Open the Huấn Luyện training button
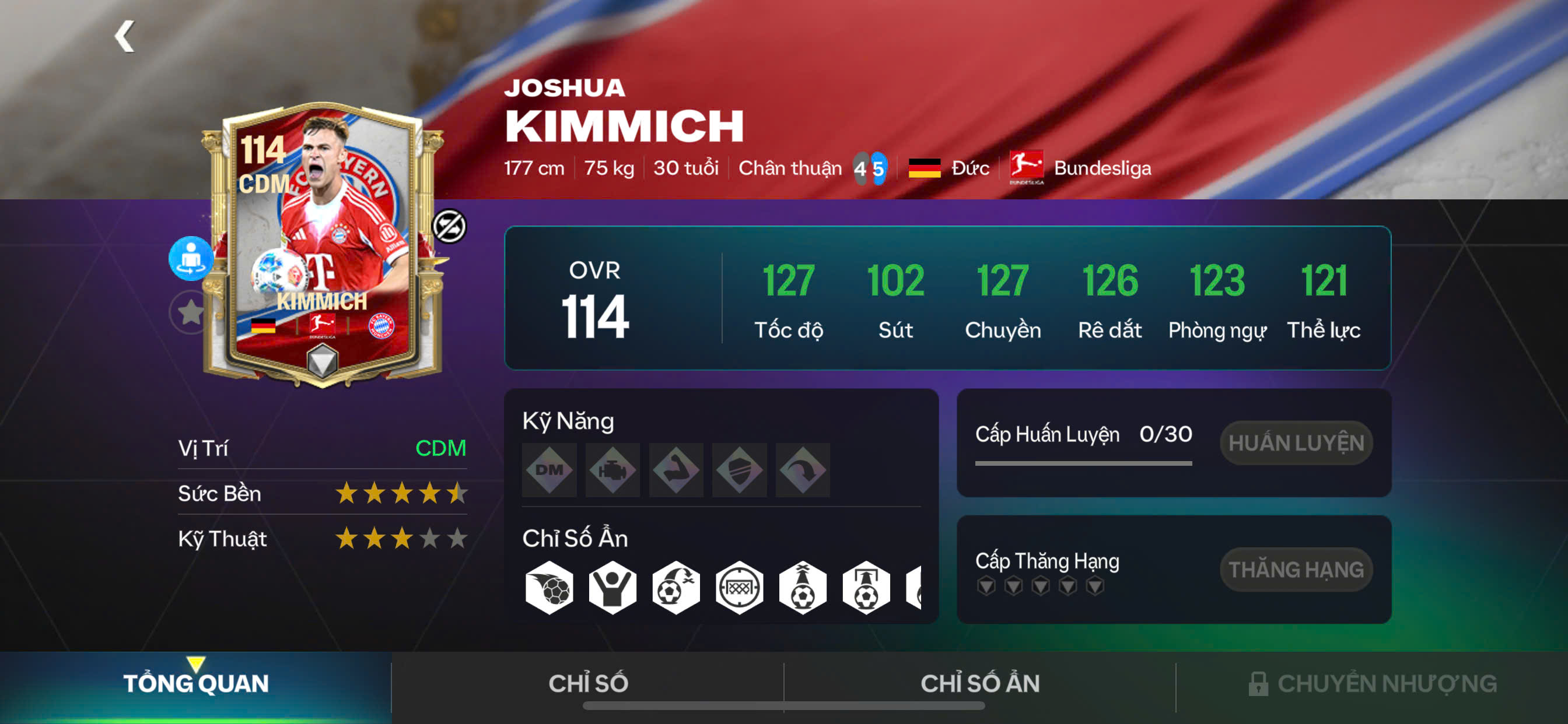1568x724 pixels. click(1296, 443)
